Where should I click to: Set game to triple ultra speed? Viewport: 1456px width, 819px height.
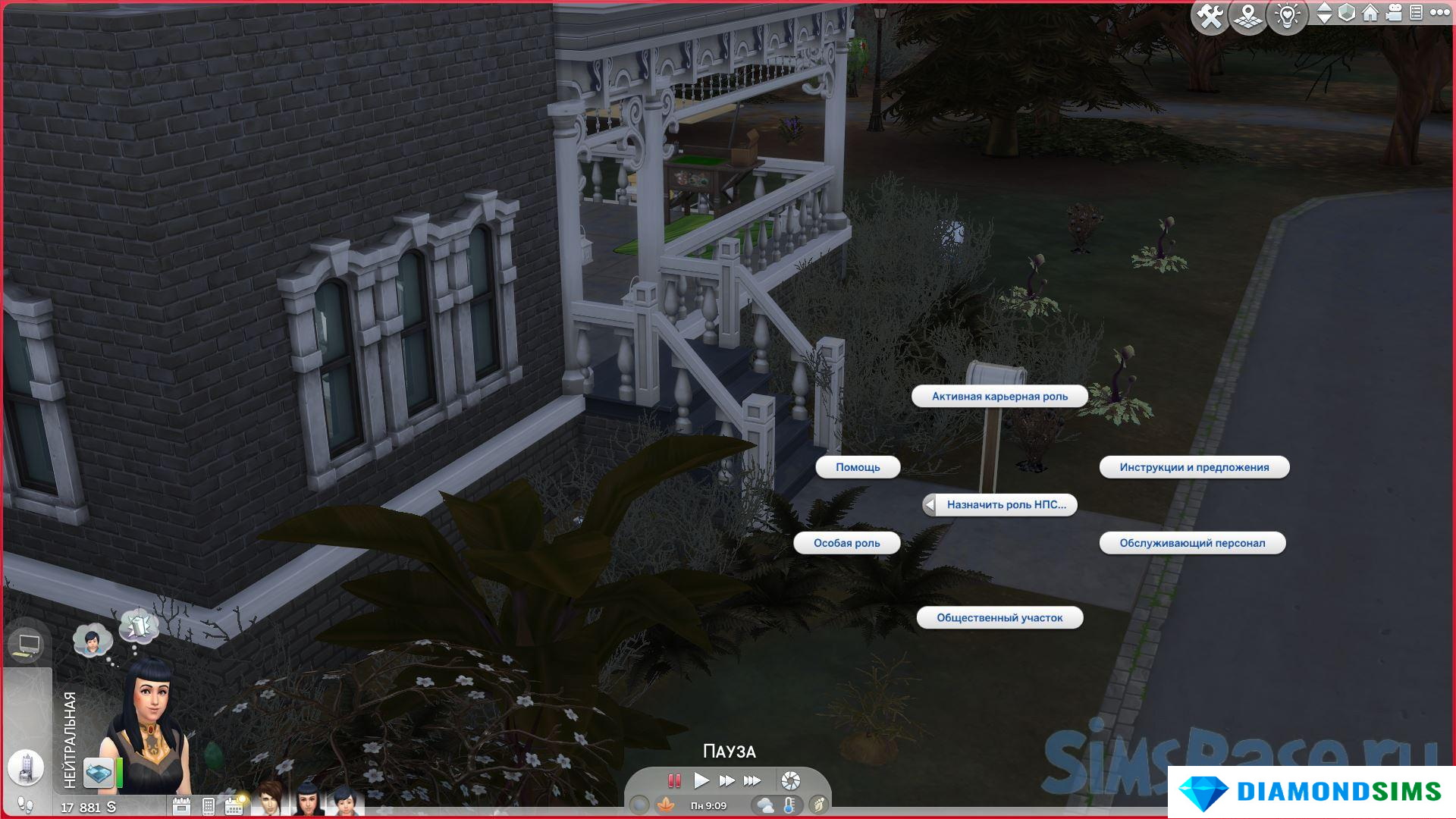(x=752, y=780)
